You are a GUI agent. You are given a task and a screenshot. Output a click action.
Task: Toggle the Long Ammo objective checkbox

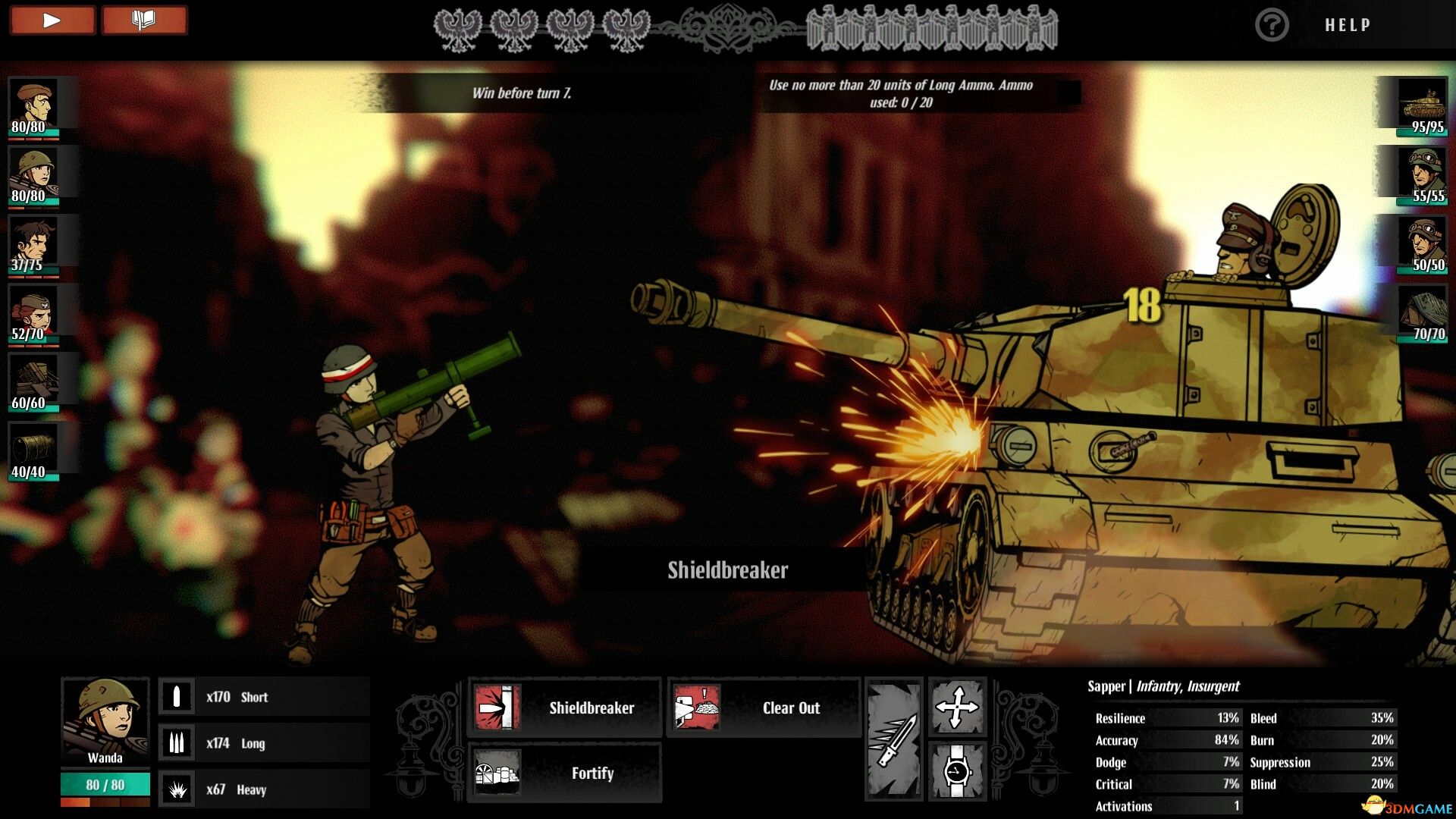[x=1070, y=93]
